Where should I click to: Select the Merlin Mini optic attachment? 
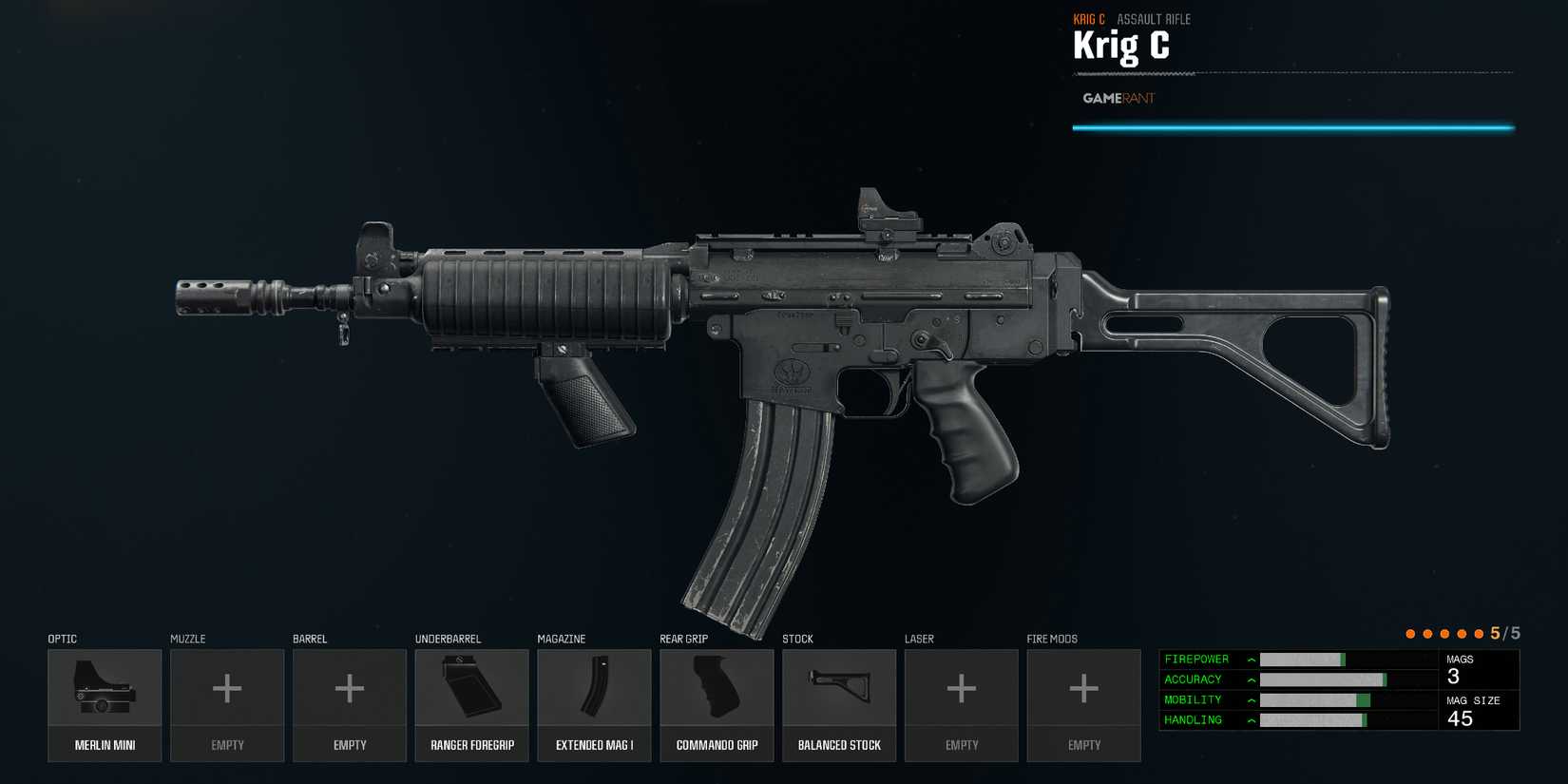[105, 703]
